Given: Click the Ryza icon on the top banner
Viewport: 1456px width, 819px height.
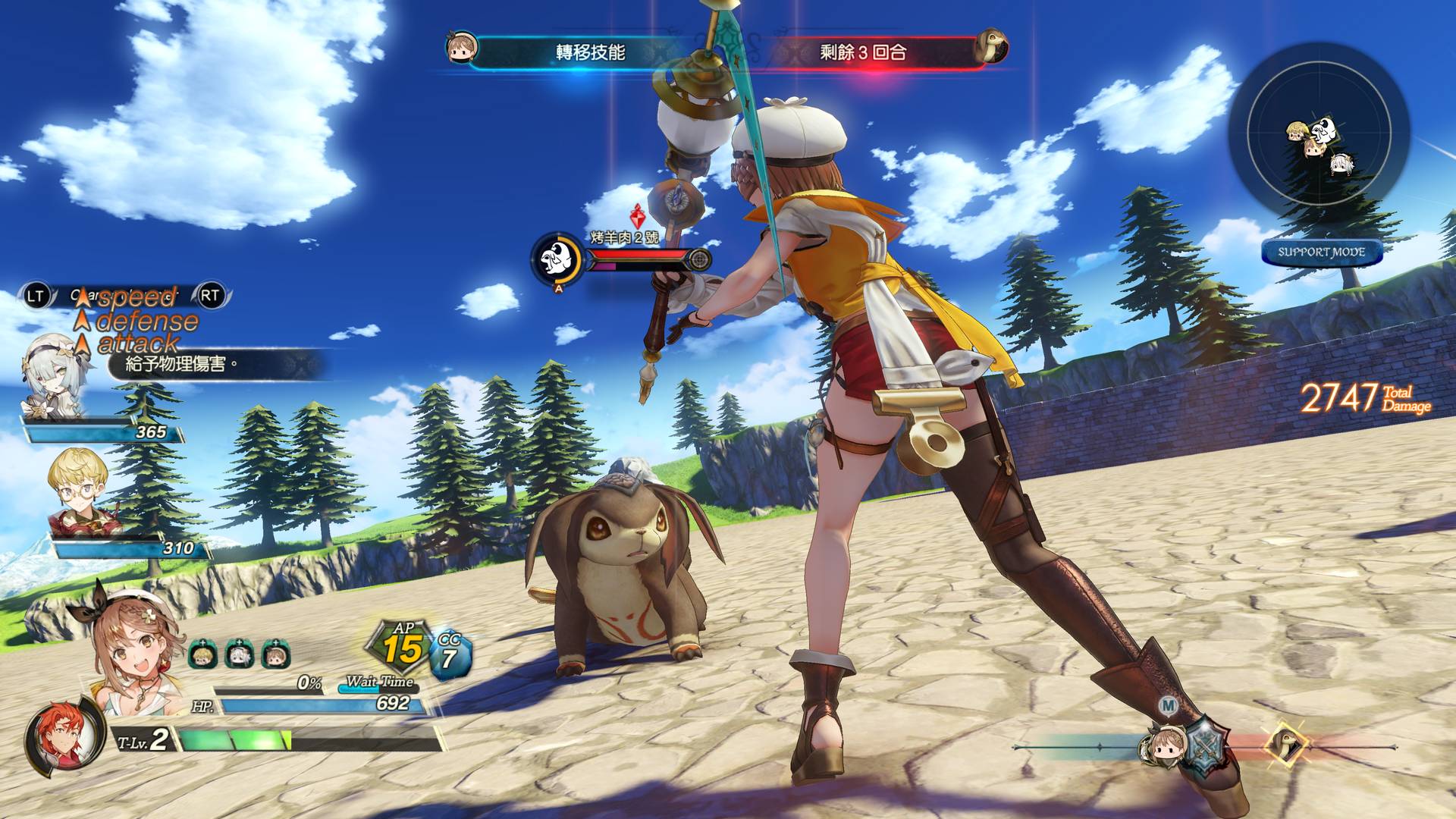Looking at the screenshot, I should click(461, 48).
